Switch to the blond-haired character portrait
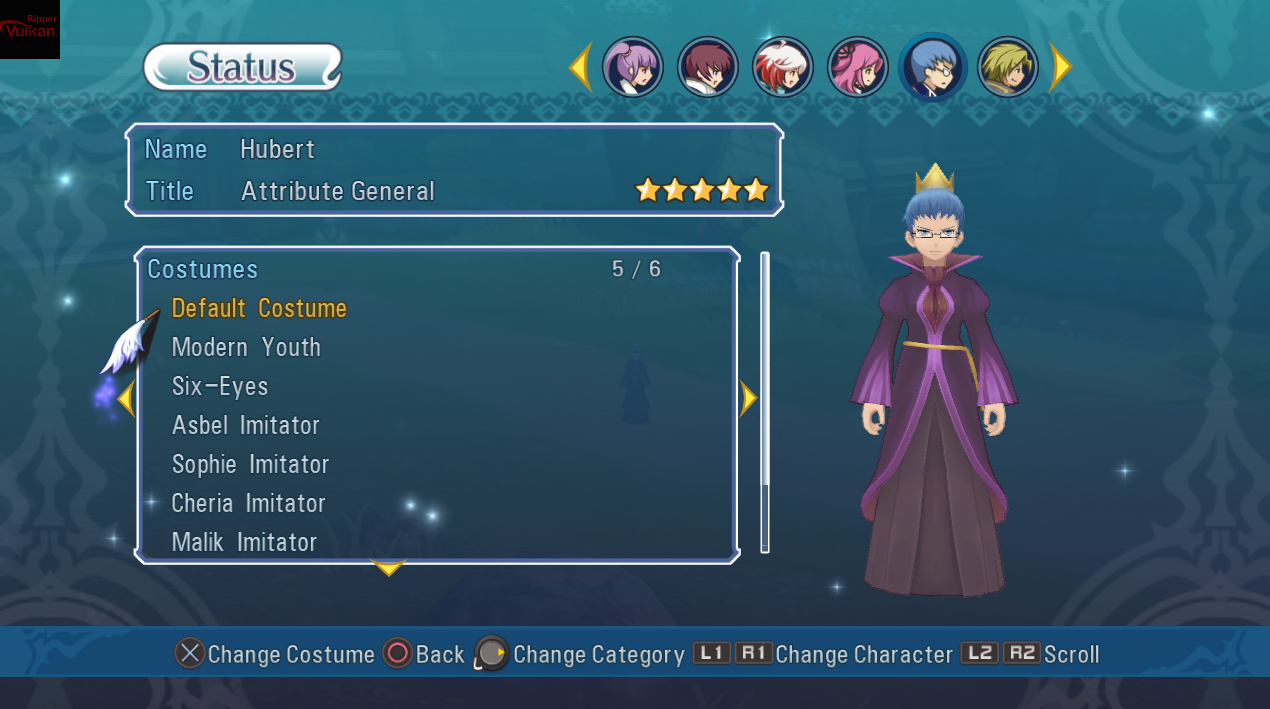 point(1008,68)
